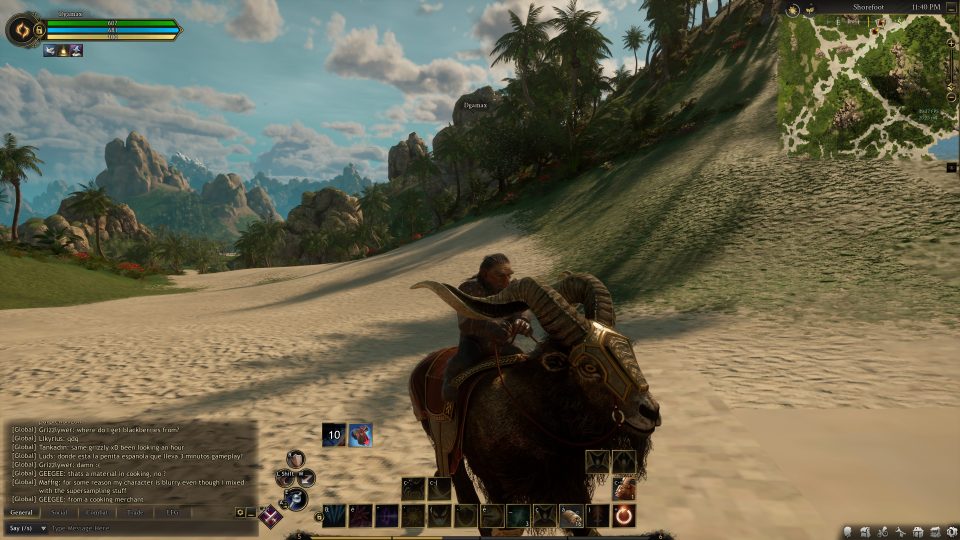Viewport: 960px width, 540px height.
Task: Activate the crossed swords weapon swap icon
Action: click(x=270, y=516)
